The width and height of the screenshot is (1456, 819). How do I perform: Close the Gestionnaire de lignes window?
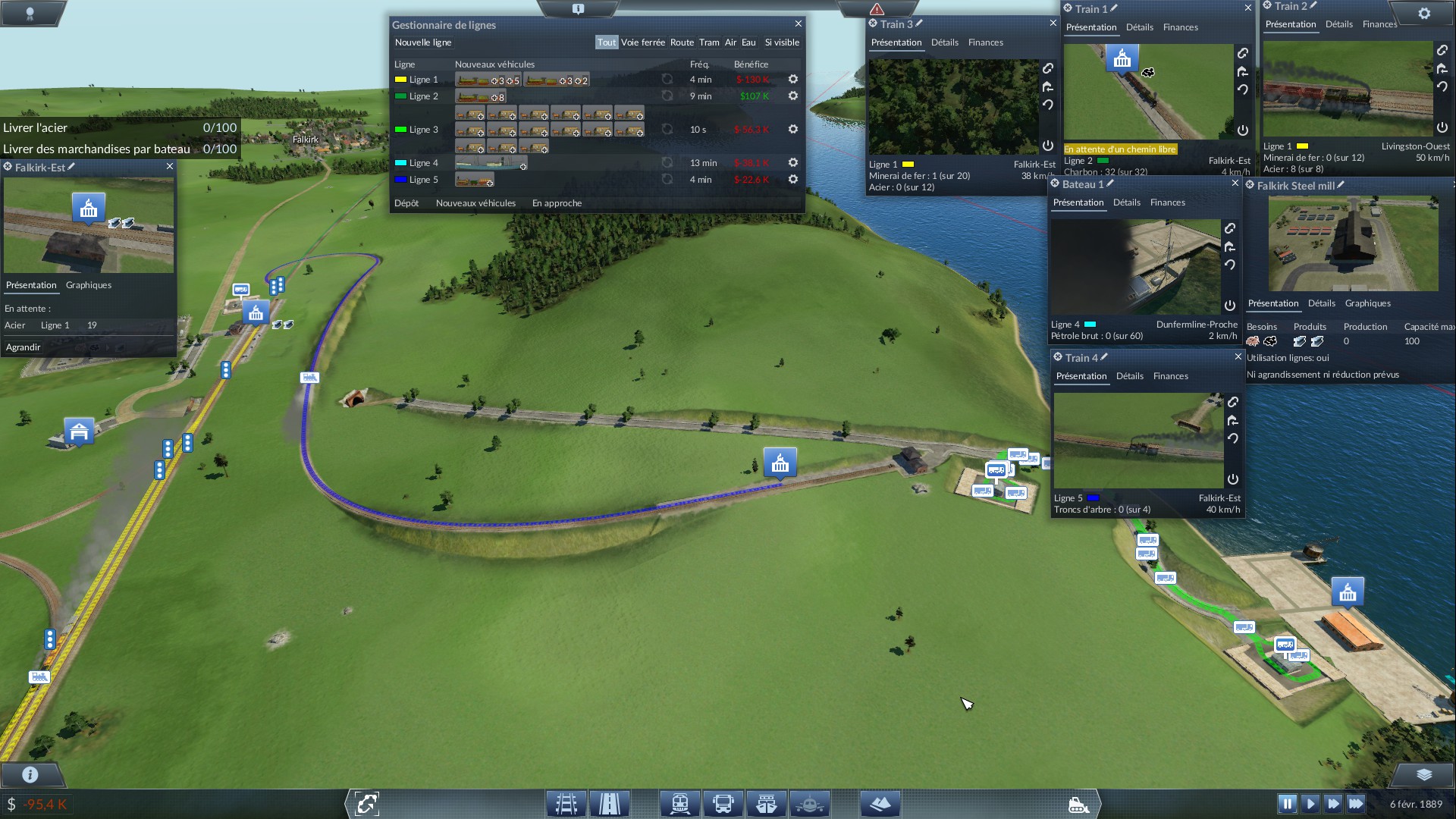click(798, 24)
